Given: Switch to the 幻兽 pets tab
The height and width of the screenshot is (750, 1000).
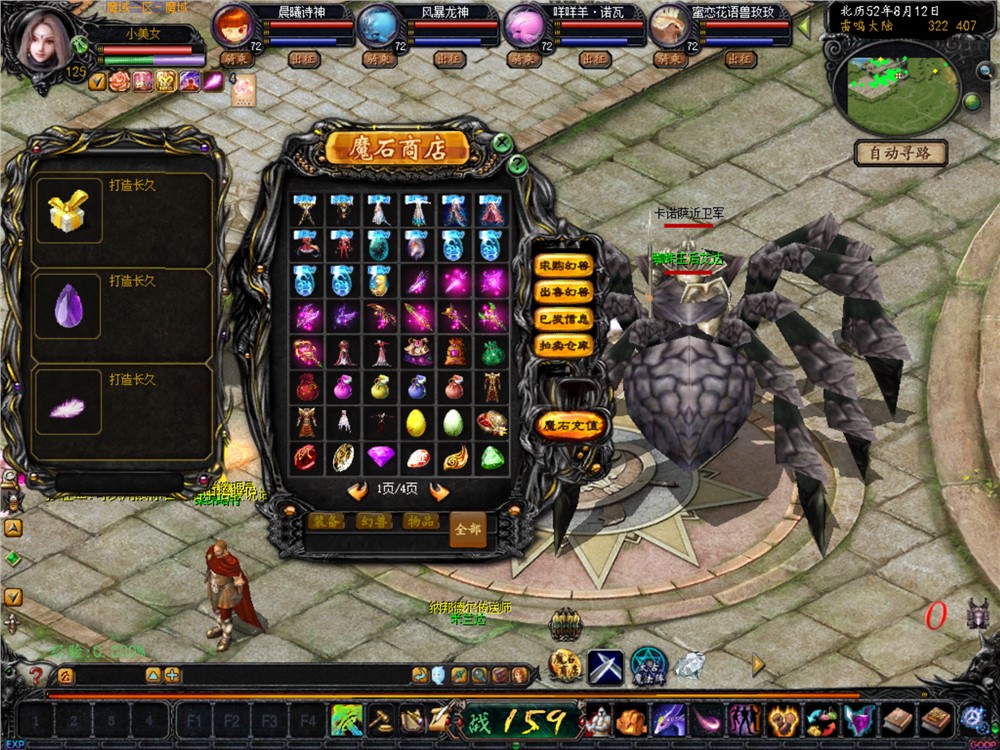Looking at the screenshot, I should [373, 521].
